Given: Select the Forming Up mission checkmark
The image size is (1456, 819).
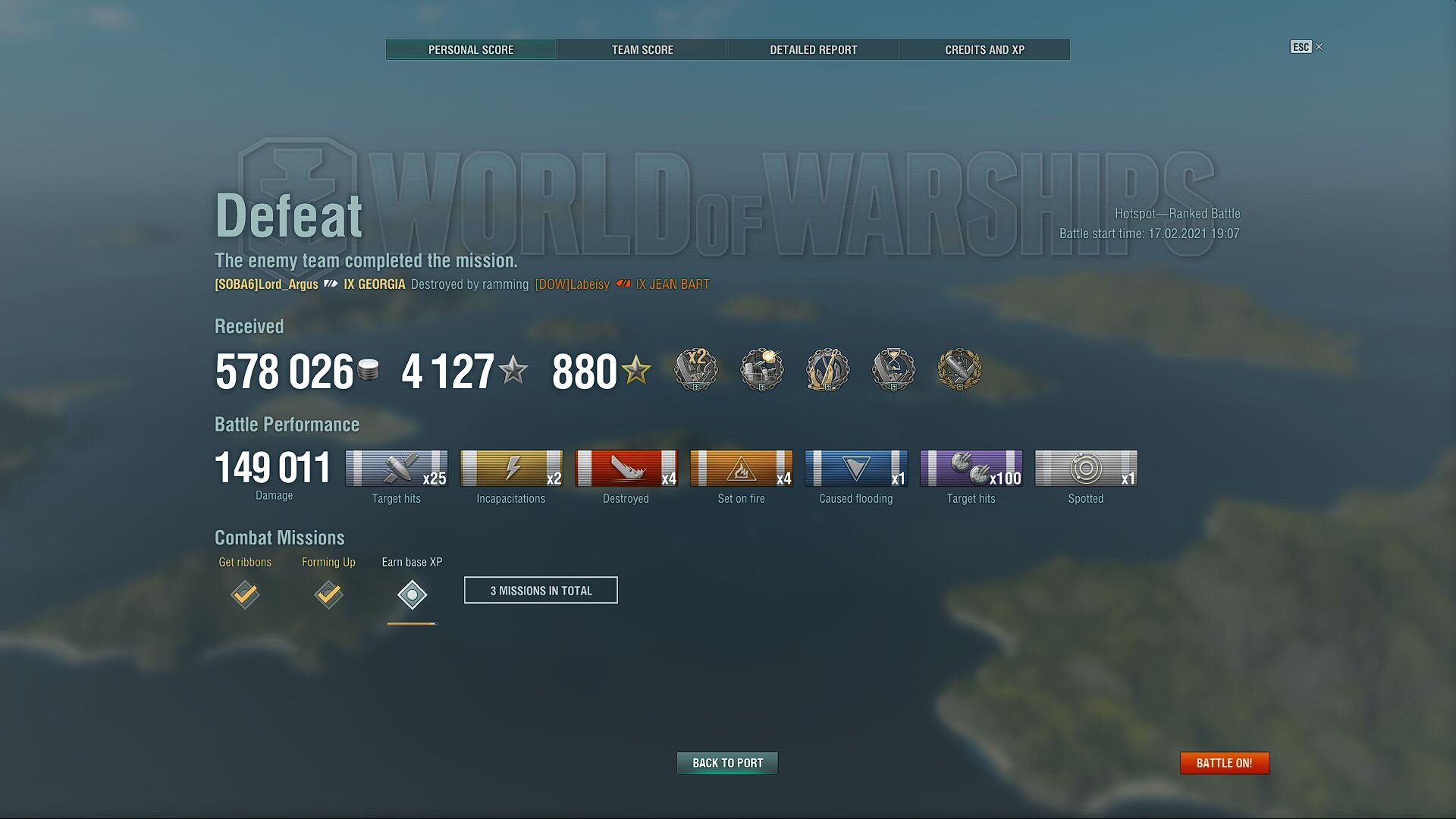Looking at the screenshot, I should [328, 595].
